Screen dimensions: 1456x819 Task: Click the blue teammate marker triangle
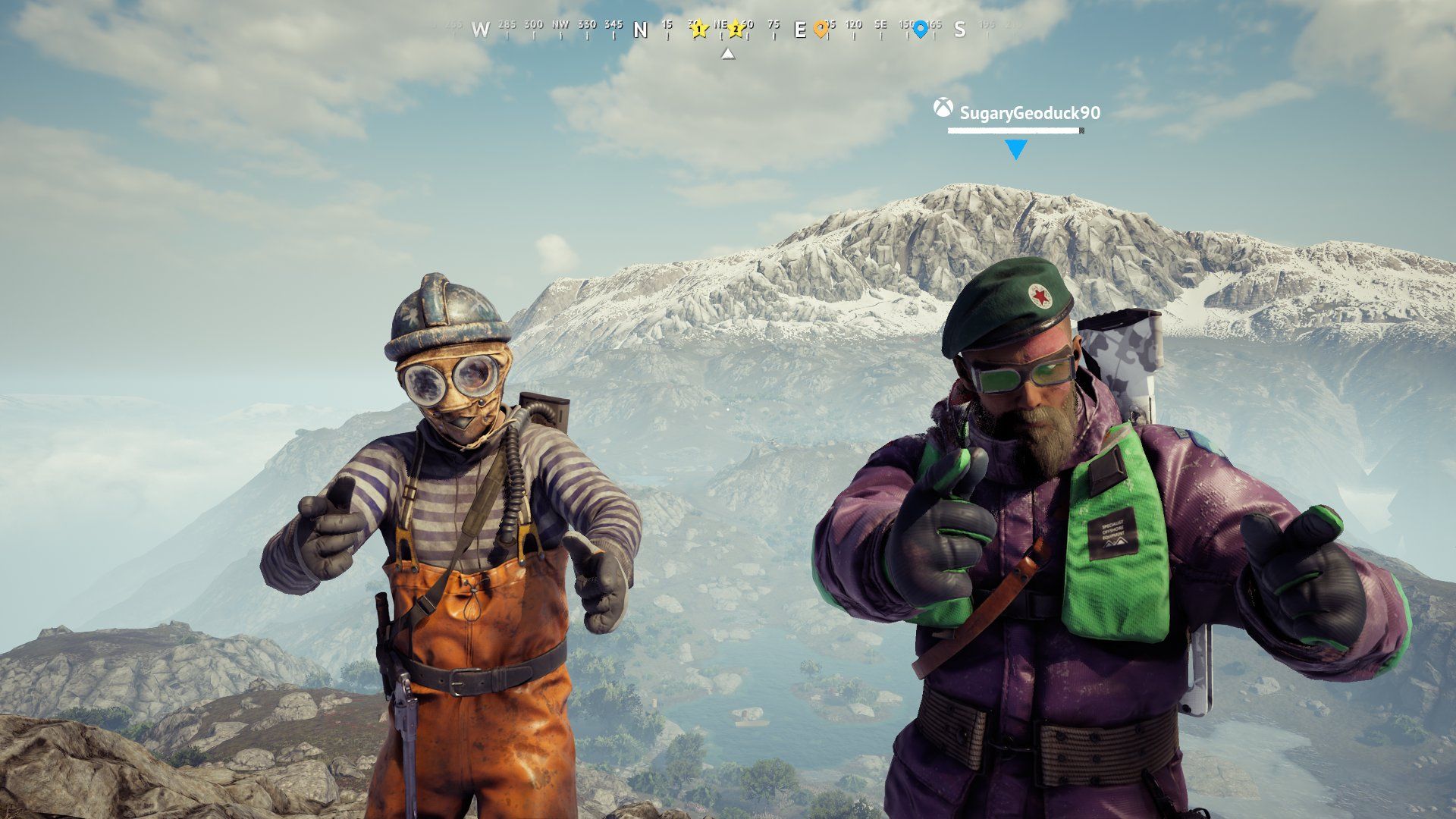(x=1015, y=149)
